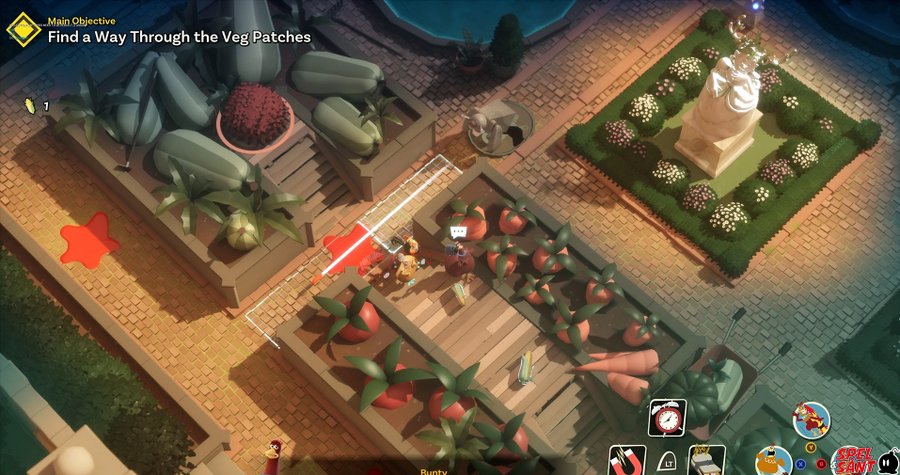This screenshot has height=475, width=900.
Task: Click the alarm clock item icon
Action: (x=665, y=416)
